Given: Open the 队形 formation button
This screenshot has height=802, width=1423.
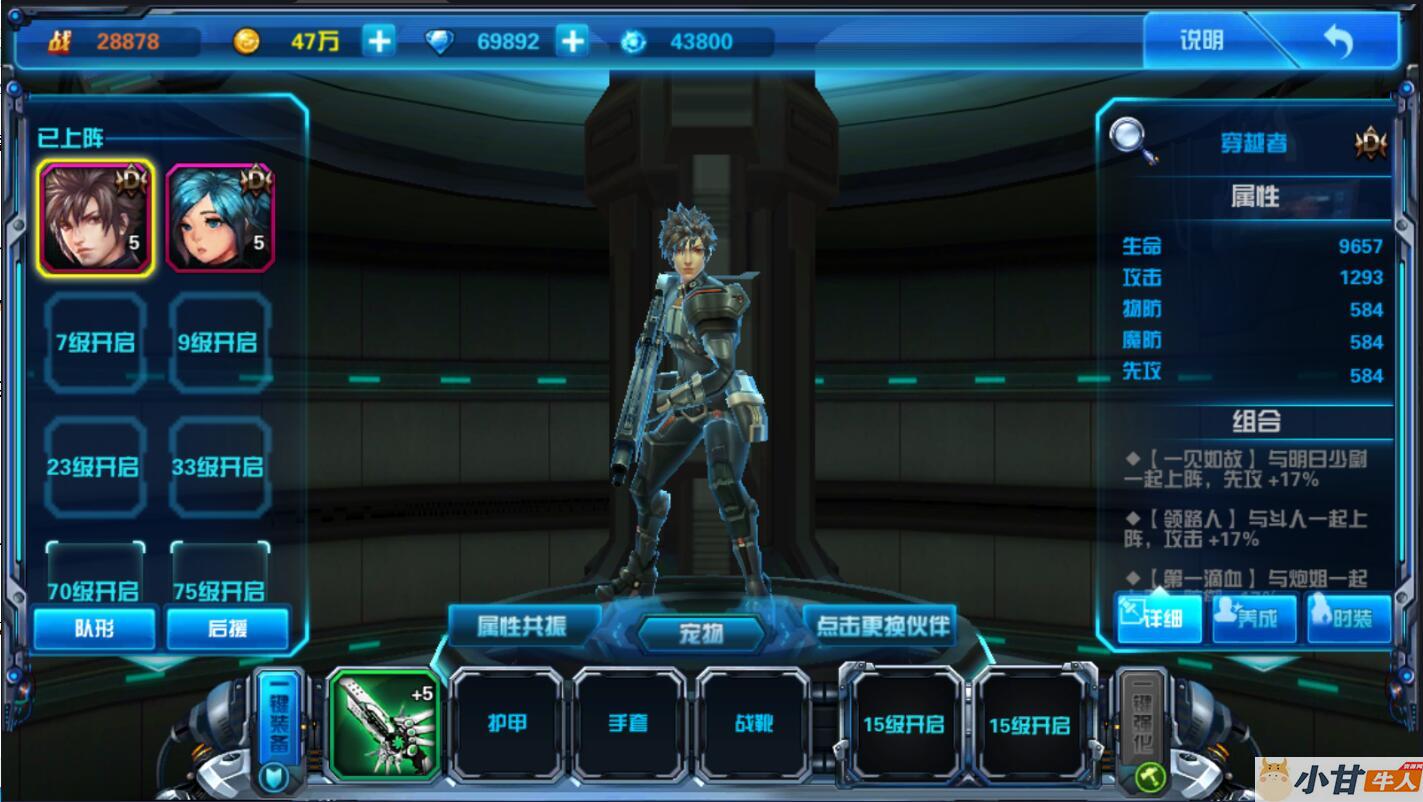Looking at the screenshot, I should click(95, 628).
